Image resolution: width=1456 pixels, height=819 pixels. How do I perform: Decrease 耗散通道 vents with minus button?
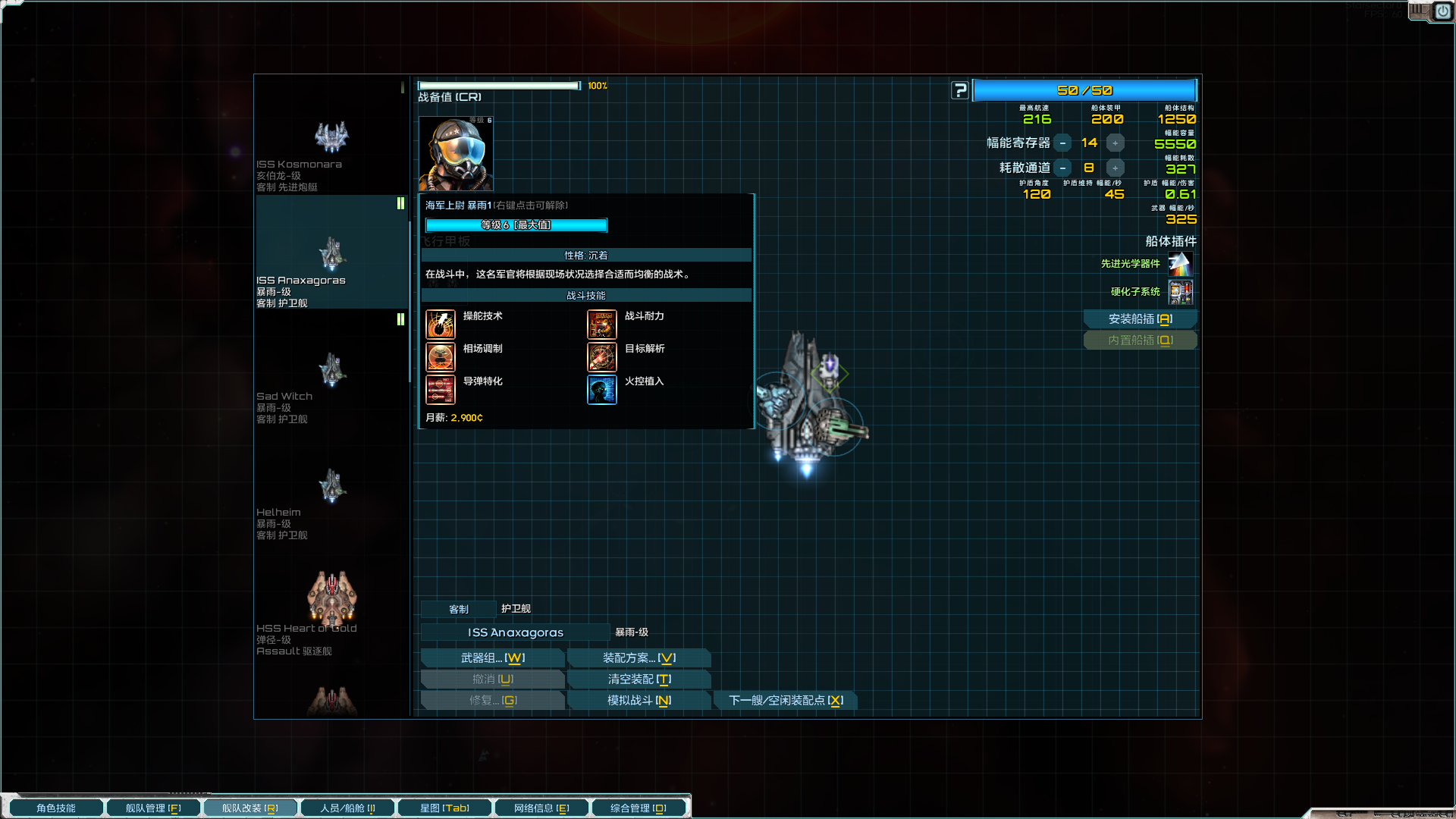point(1062,168)
